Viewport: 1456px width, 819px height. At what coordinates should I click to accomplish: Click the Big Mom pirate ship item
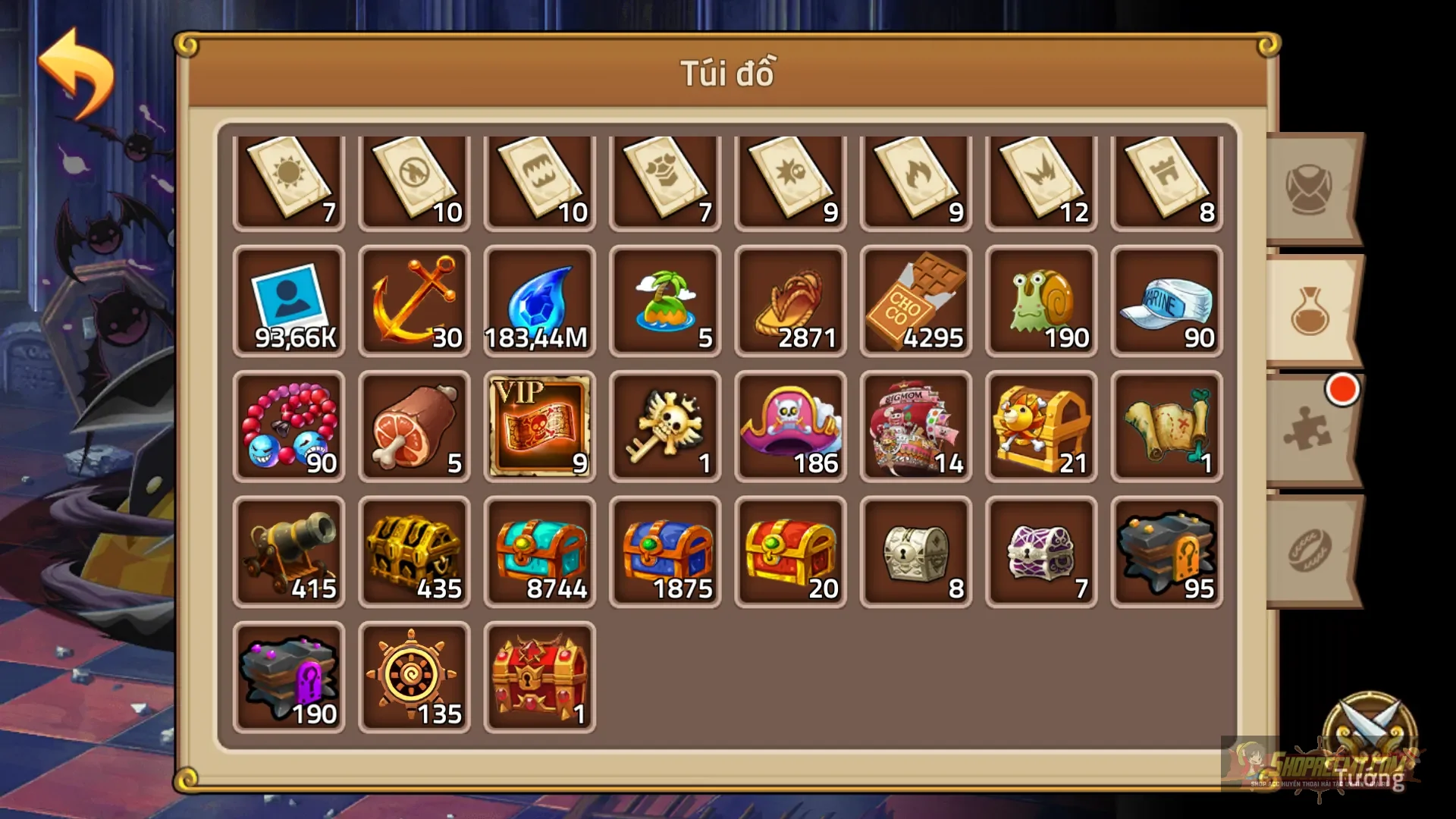(915, 426)
